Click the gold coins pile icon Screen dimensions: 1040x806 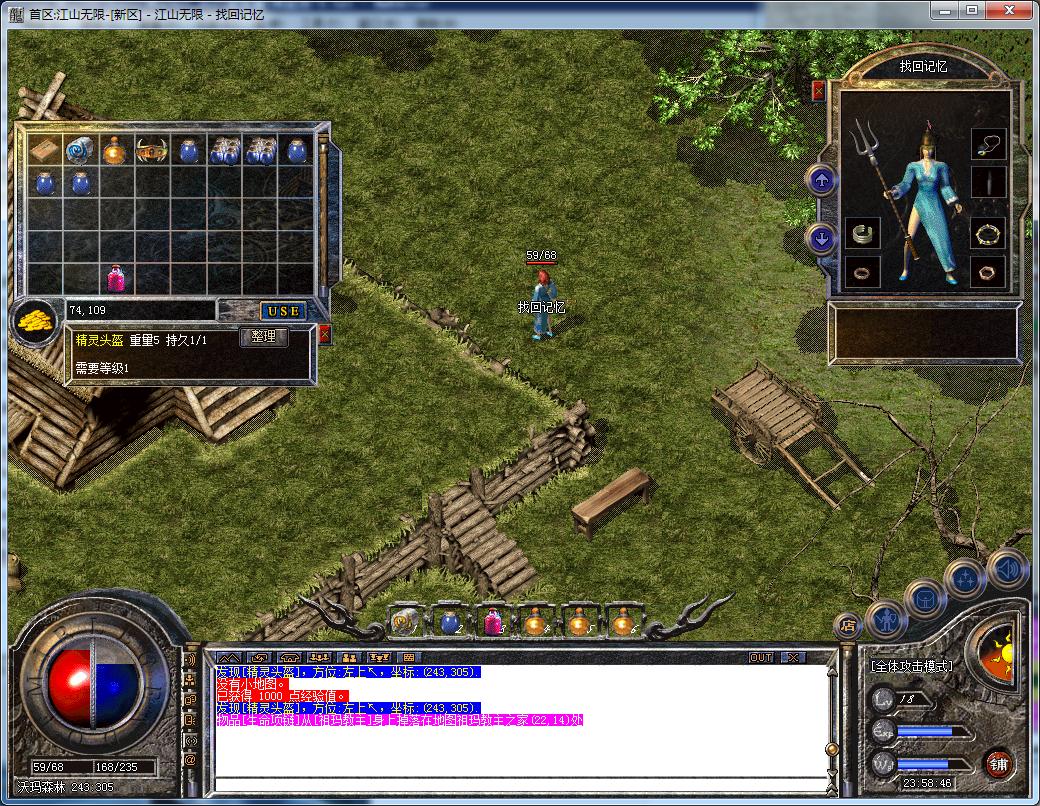coord(34,322)
